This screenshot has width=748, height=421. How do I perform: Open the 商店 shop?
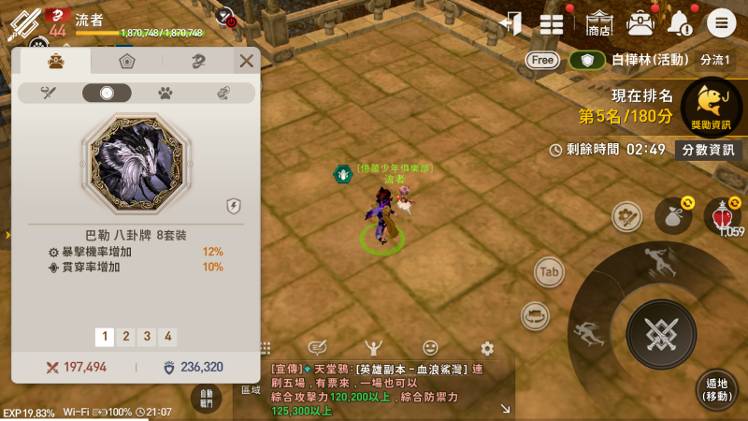pos(599,24)
